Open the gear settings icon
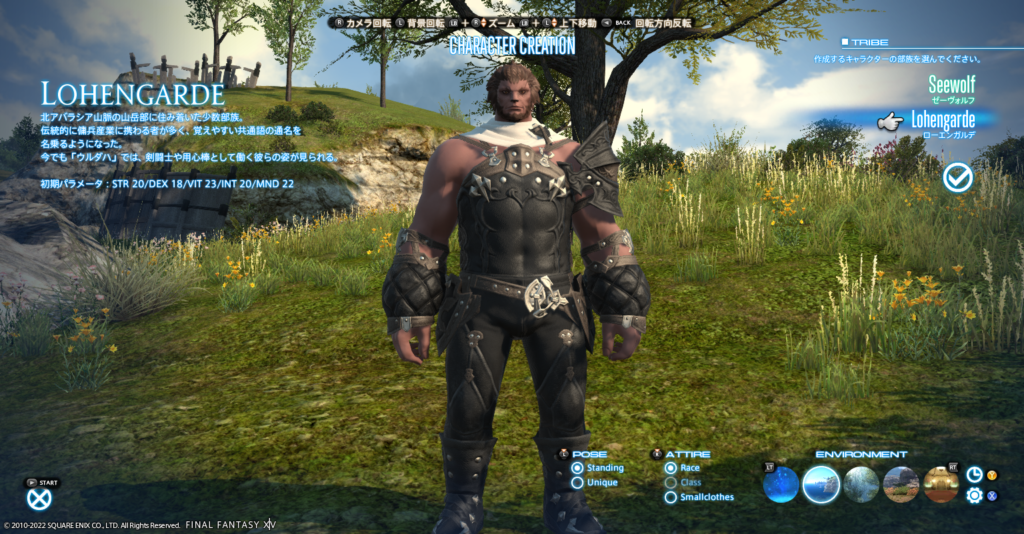Screen dimensions: 1024x534 974,495
